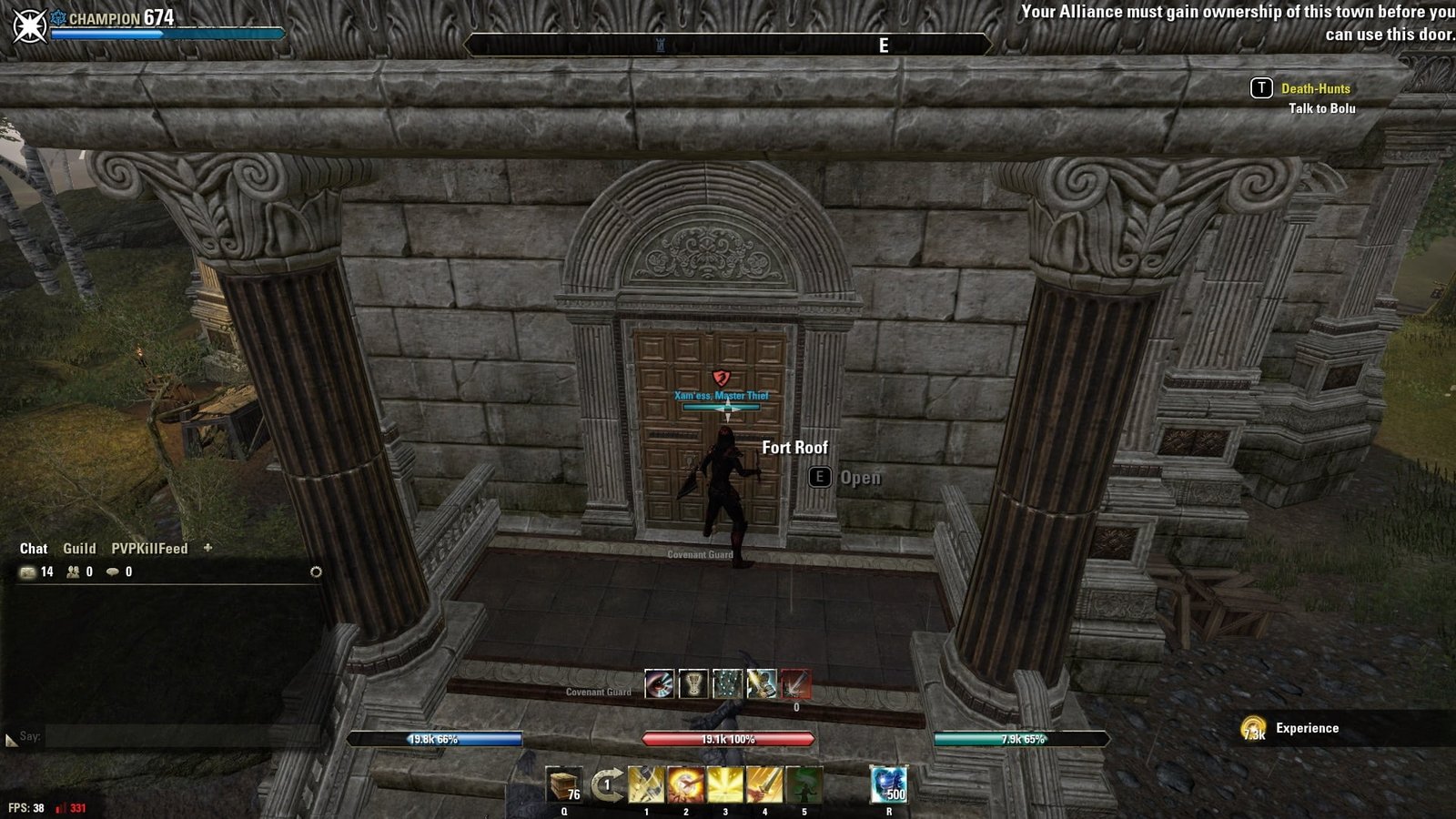This screenshot has width=1456, height=819.
Task: Switch to the Guild chat tab
Action: [79, 549]
